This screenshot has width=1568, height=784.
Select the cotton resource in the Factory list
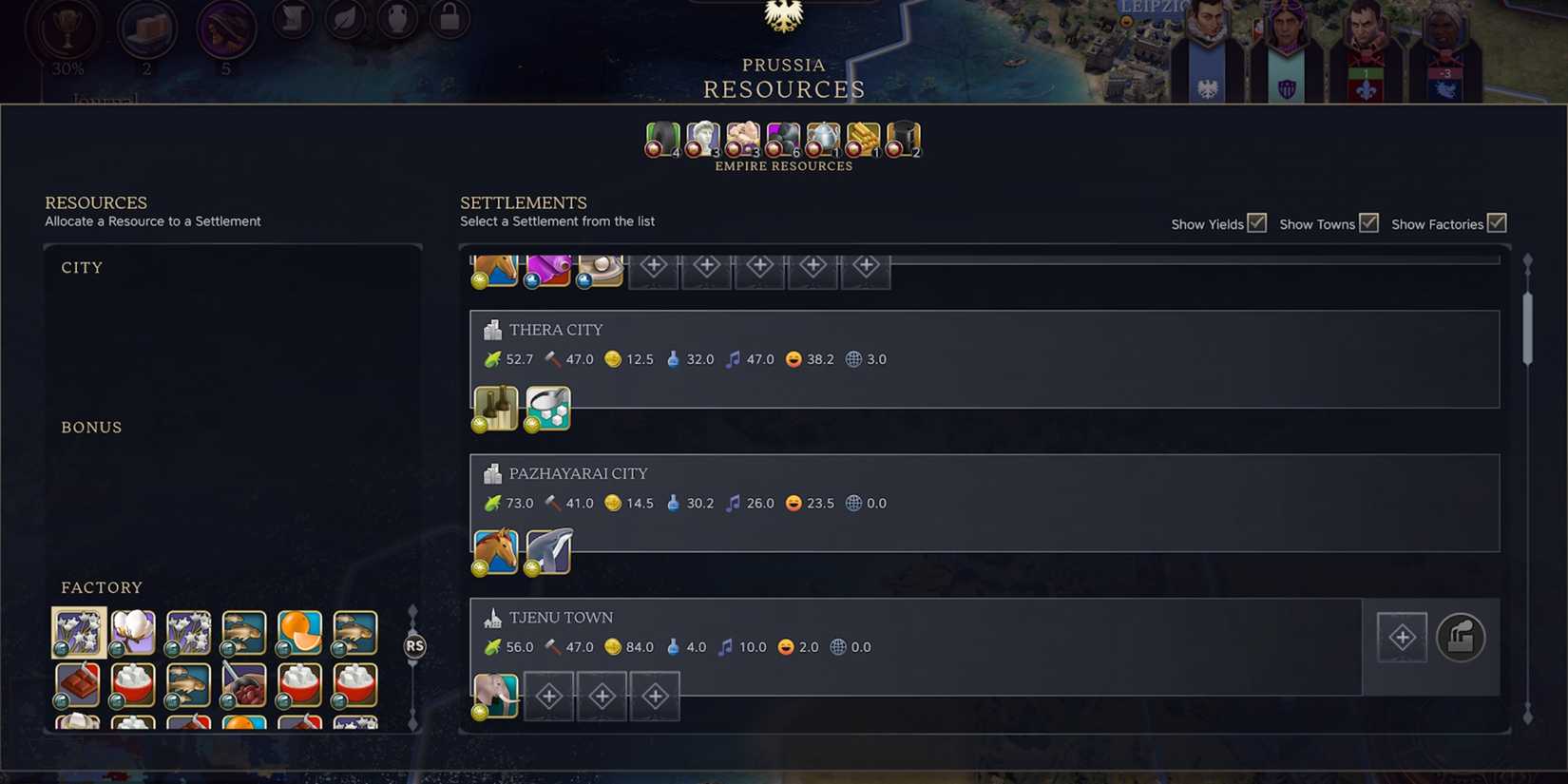coord(134,630)
